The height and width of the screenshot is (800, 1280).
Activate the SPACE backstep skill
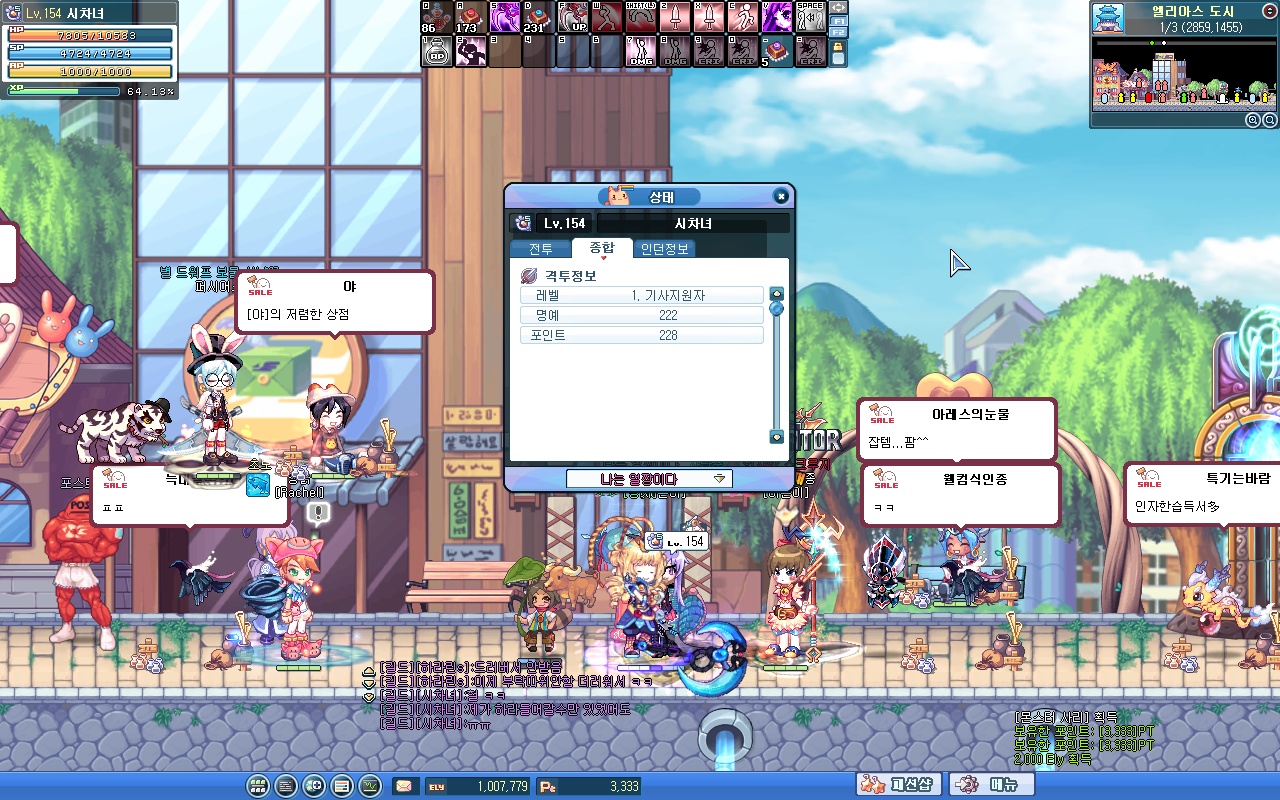click(811, 18)
